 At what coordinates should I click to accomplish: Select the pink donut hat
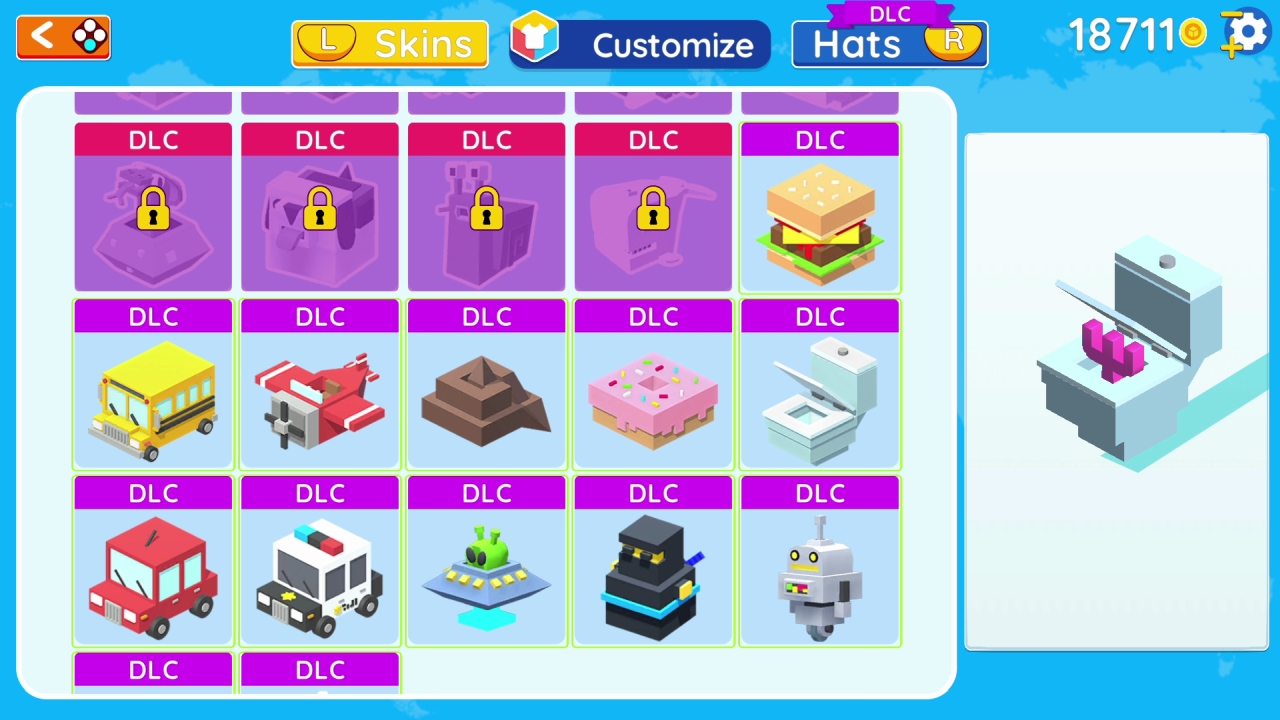pyautogui.click(x=652, y=400)
